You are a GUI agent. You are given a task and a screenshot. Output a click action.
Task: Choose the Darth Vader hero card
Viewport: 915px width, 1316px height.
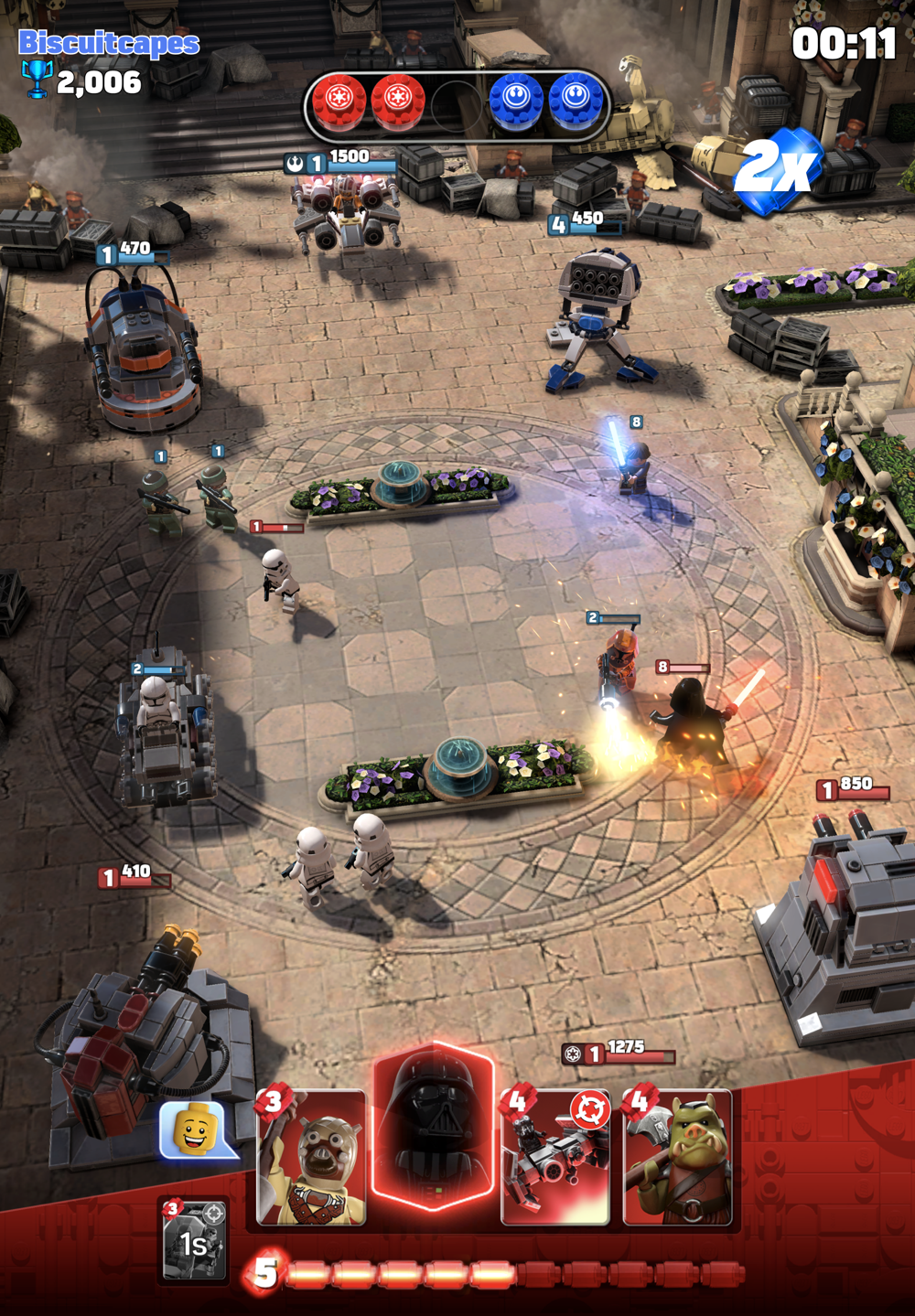(434, 1129)
